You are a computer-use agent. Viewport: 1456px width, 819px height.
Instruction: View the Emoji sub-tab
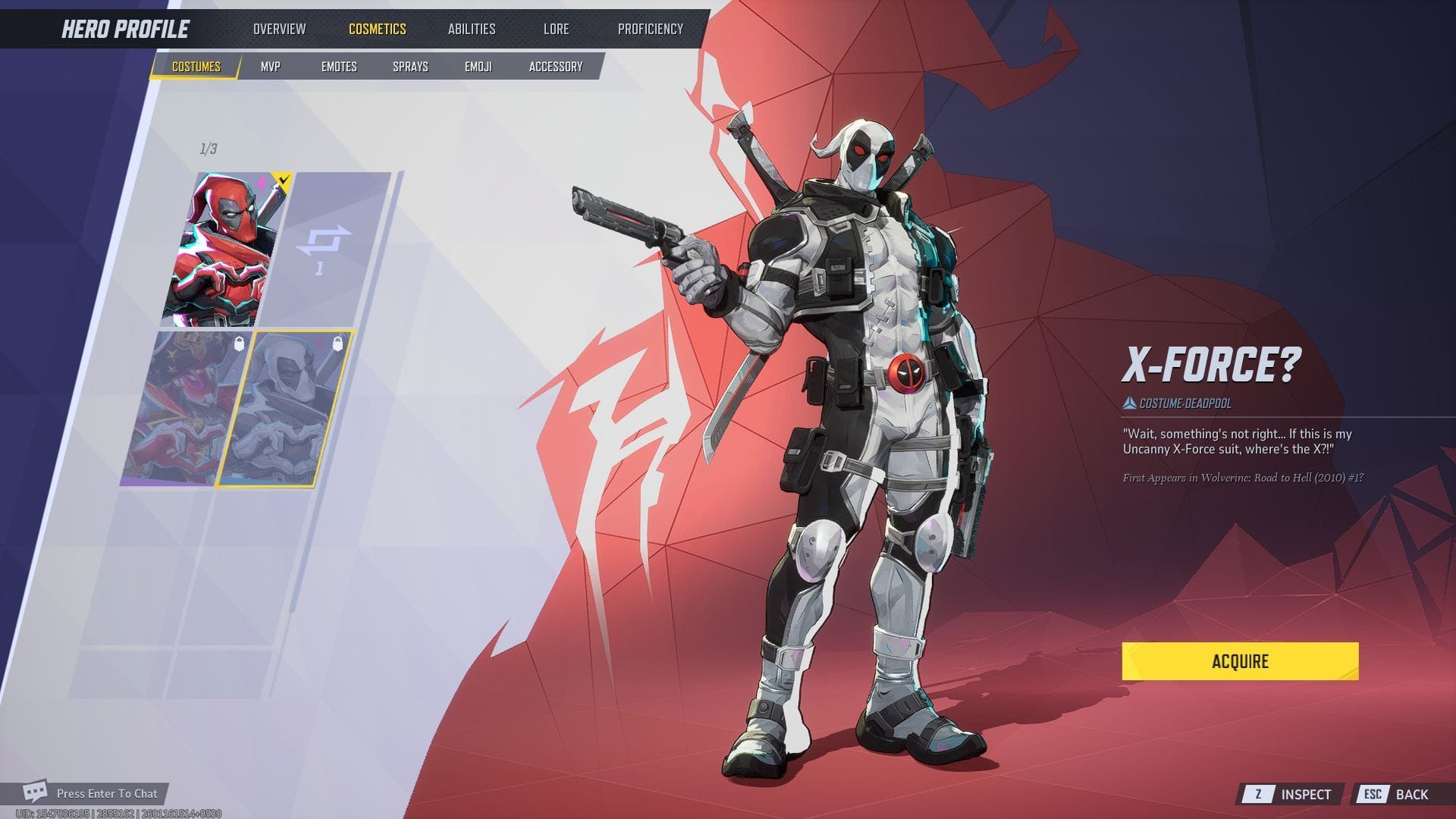(478, 67)
